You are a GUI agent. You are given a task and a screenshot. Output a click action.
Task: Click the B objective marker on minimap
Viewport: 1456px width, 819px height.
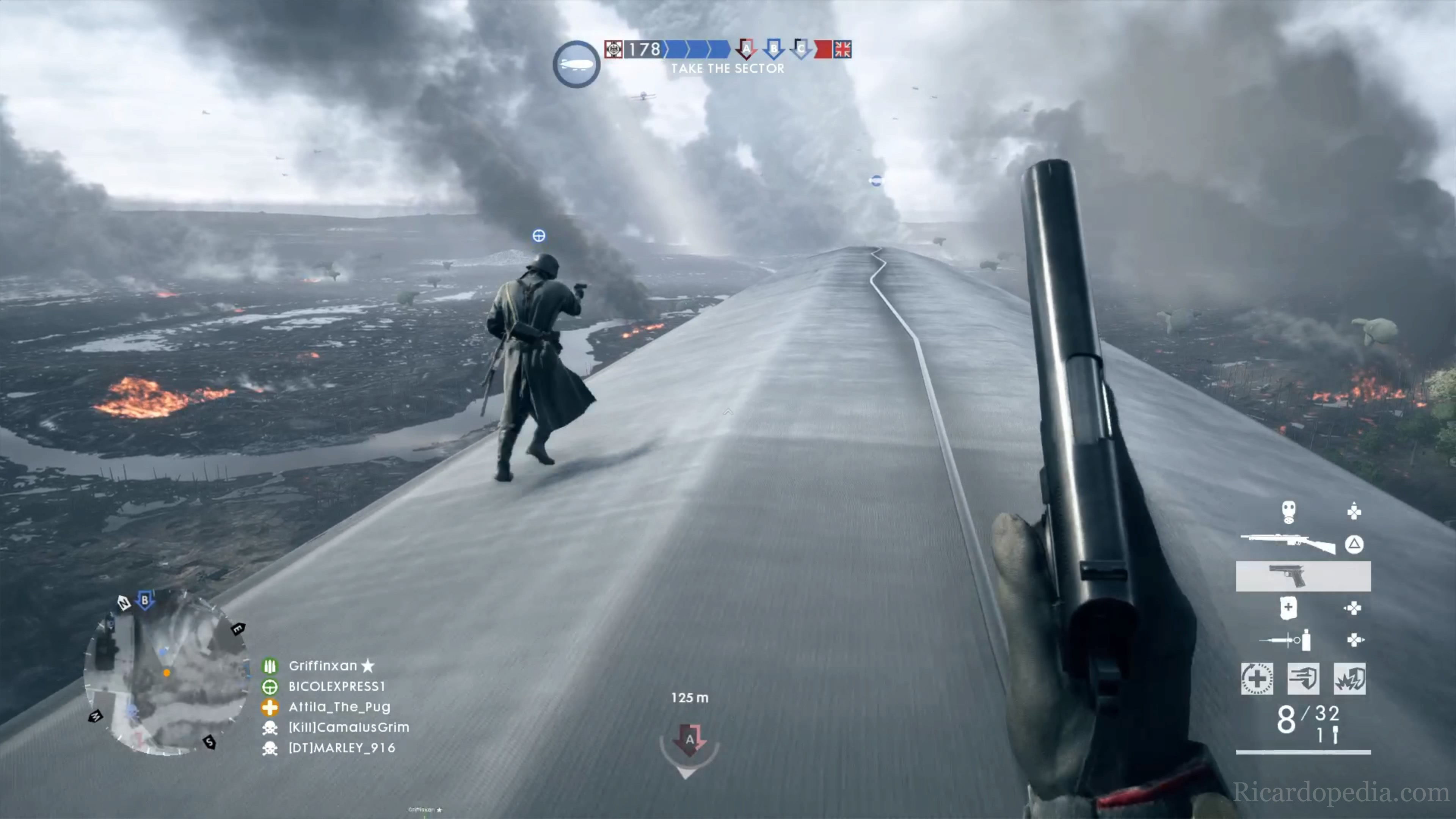click(x=145, y=600)
